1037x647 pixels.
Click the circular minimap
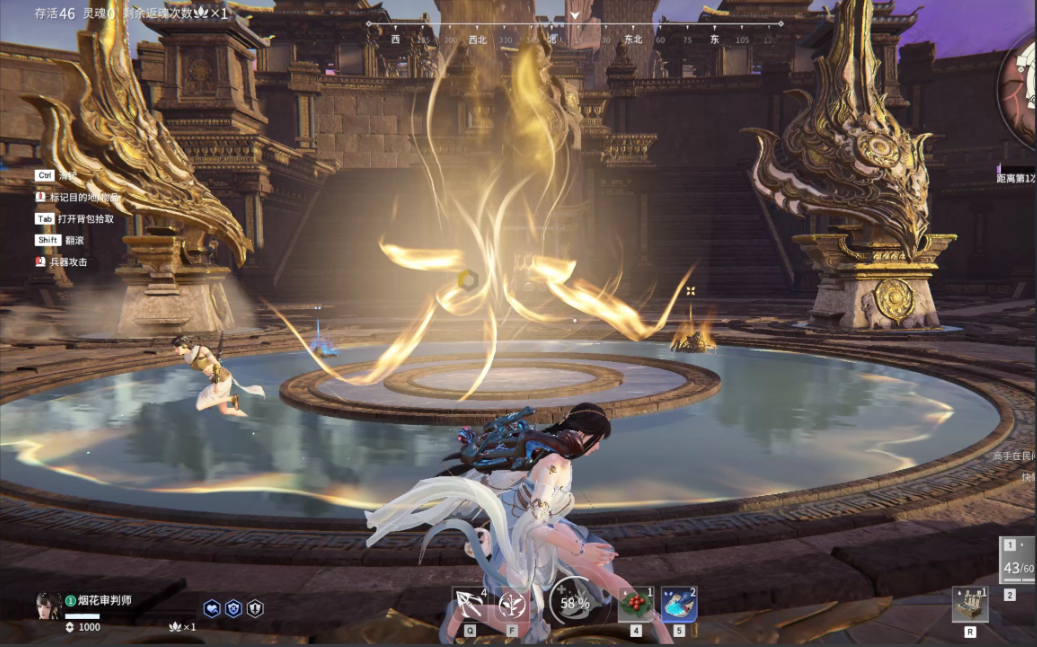click(x=1021, y=90)
